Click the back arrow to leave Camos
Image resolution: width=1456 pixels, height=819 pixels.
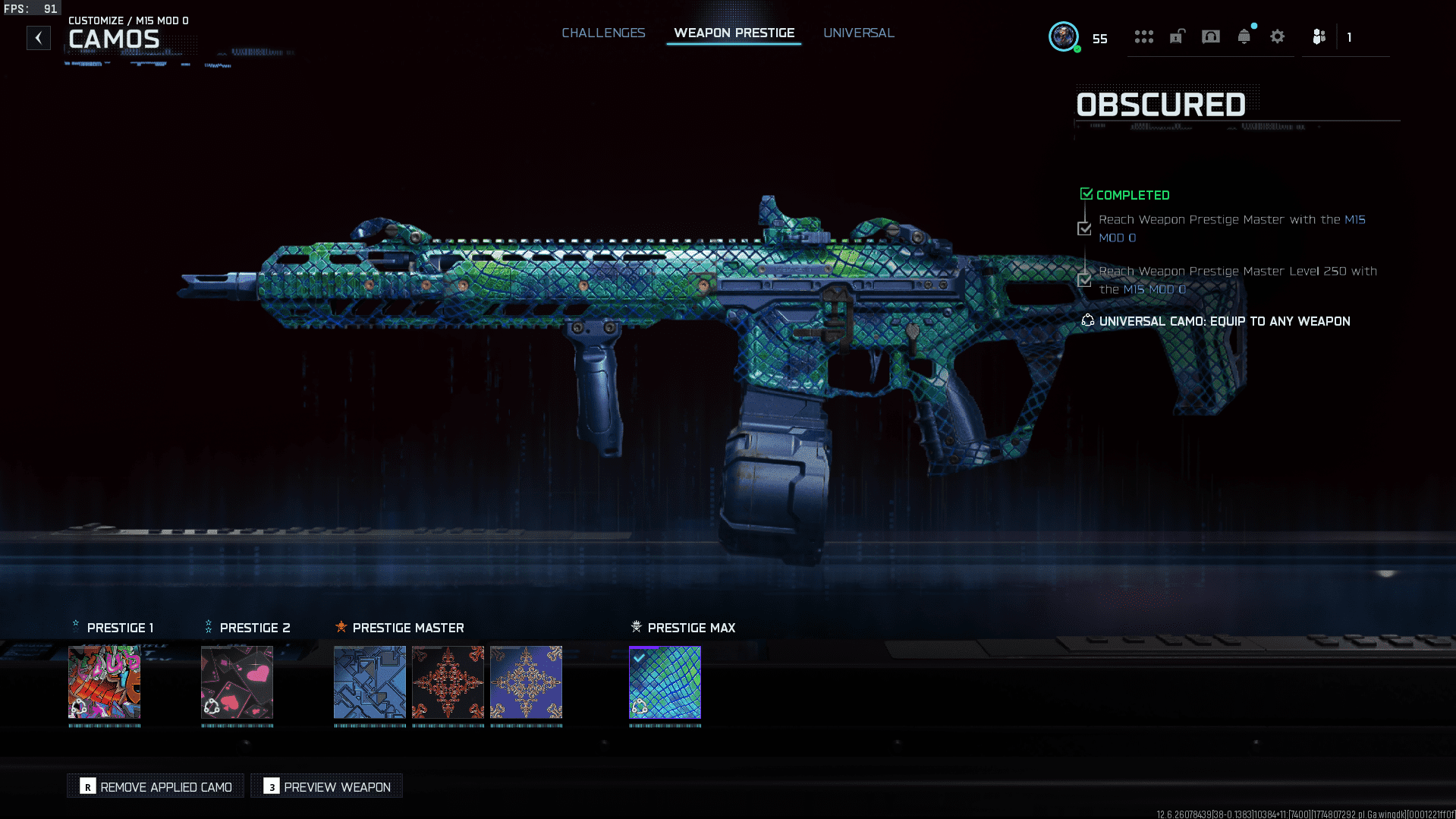pos(38,37)
